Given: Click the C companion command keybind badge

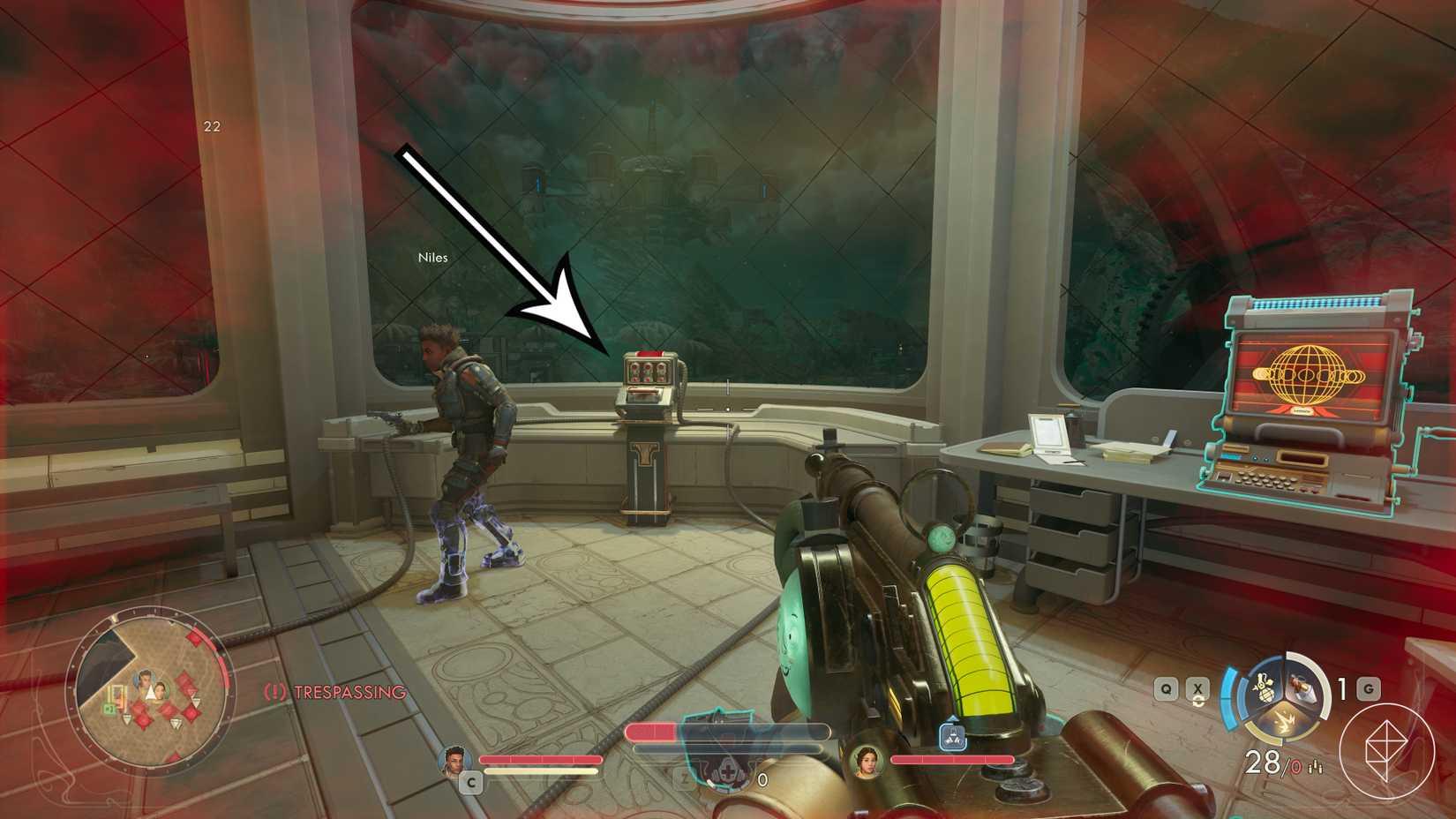Looking at the screenshot, I should pyautogui.click(x=472, y=782).
